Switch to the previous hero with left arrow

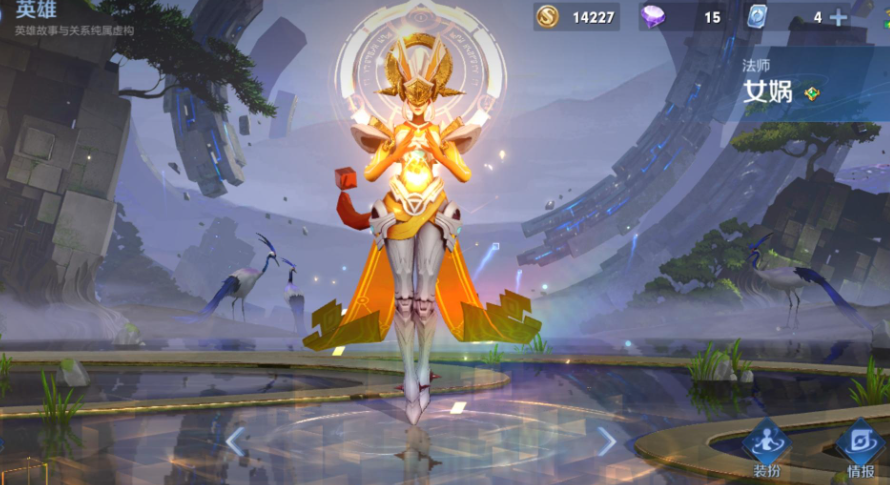pos(235,441)
